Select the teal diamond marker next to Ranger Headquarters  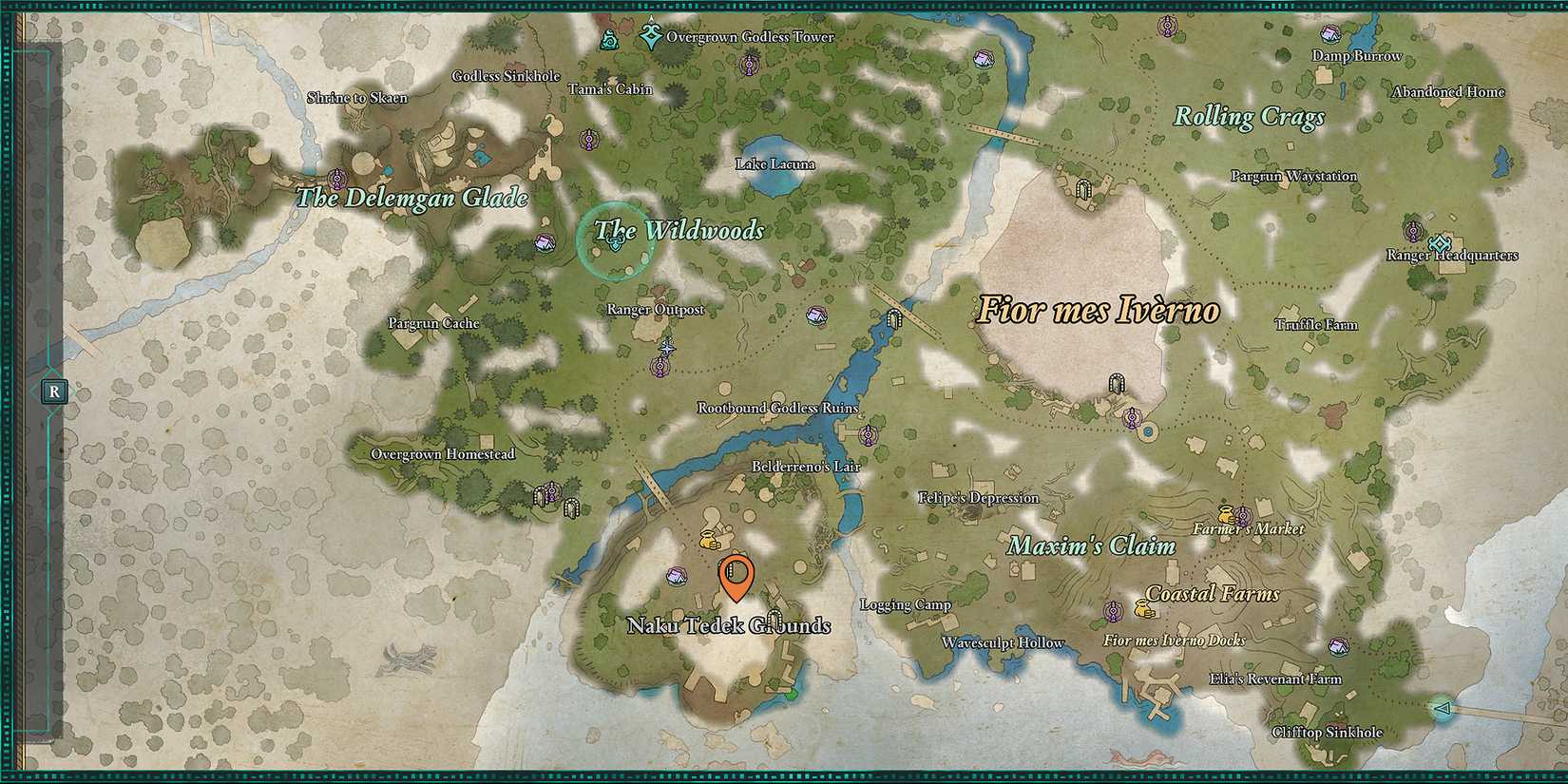[1440, 244]
